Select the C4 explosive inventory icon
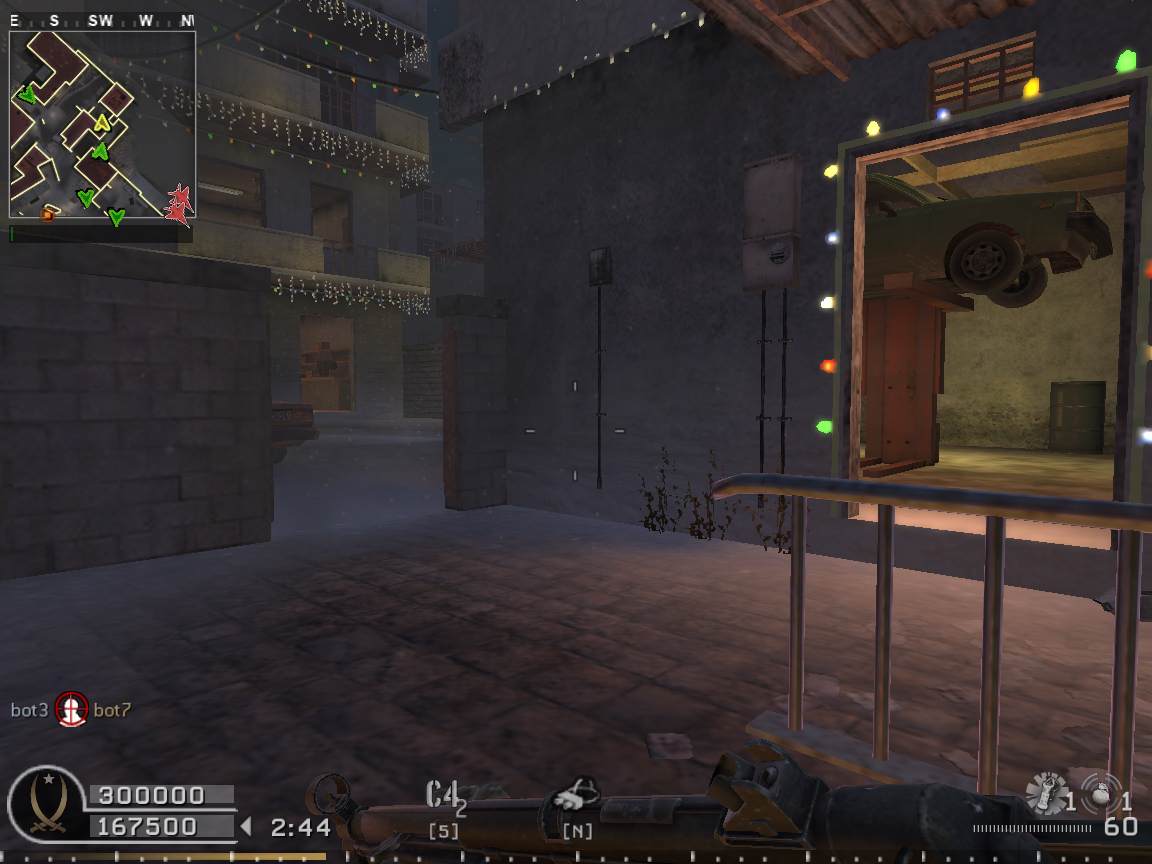The height and width of the screenshot is (864, 1152). click(x=445, y=796)
